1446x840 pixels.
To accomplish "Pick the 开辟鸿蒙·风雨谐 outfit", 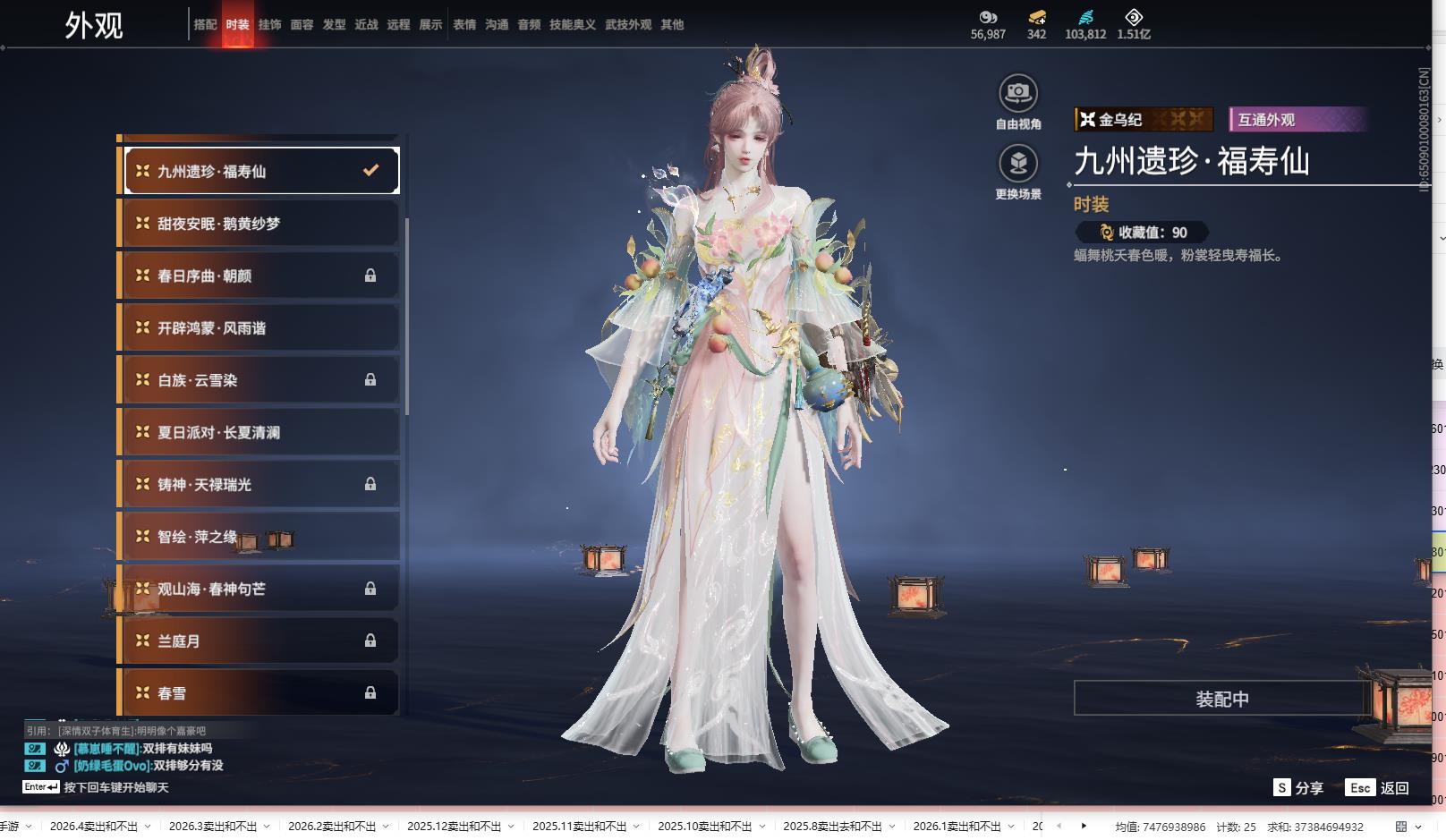I will point(259,328).
